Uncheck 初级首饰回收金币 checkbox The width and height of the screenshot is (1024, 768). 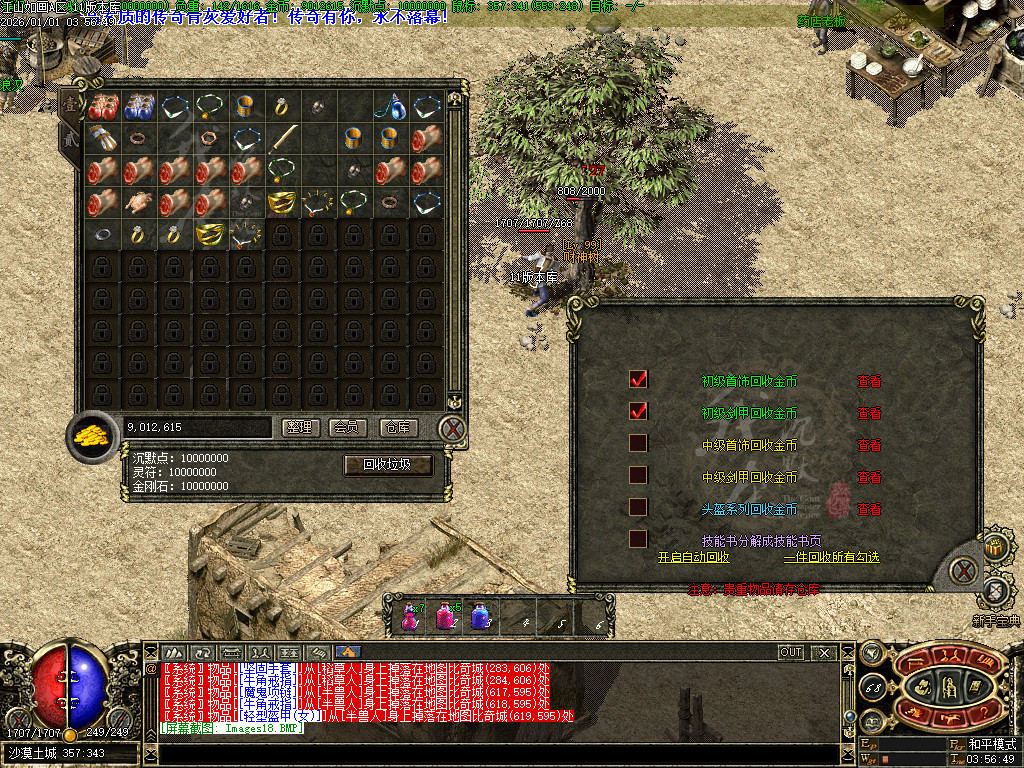click(x=638, y=379)
